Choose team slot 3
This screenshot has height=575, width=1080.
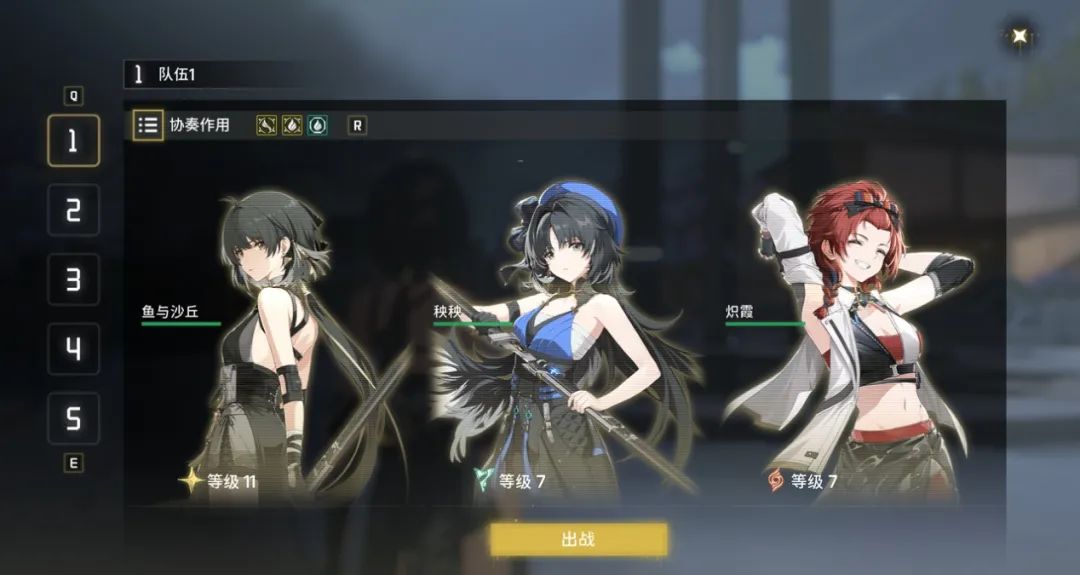(x=73, y=279)
